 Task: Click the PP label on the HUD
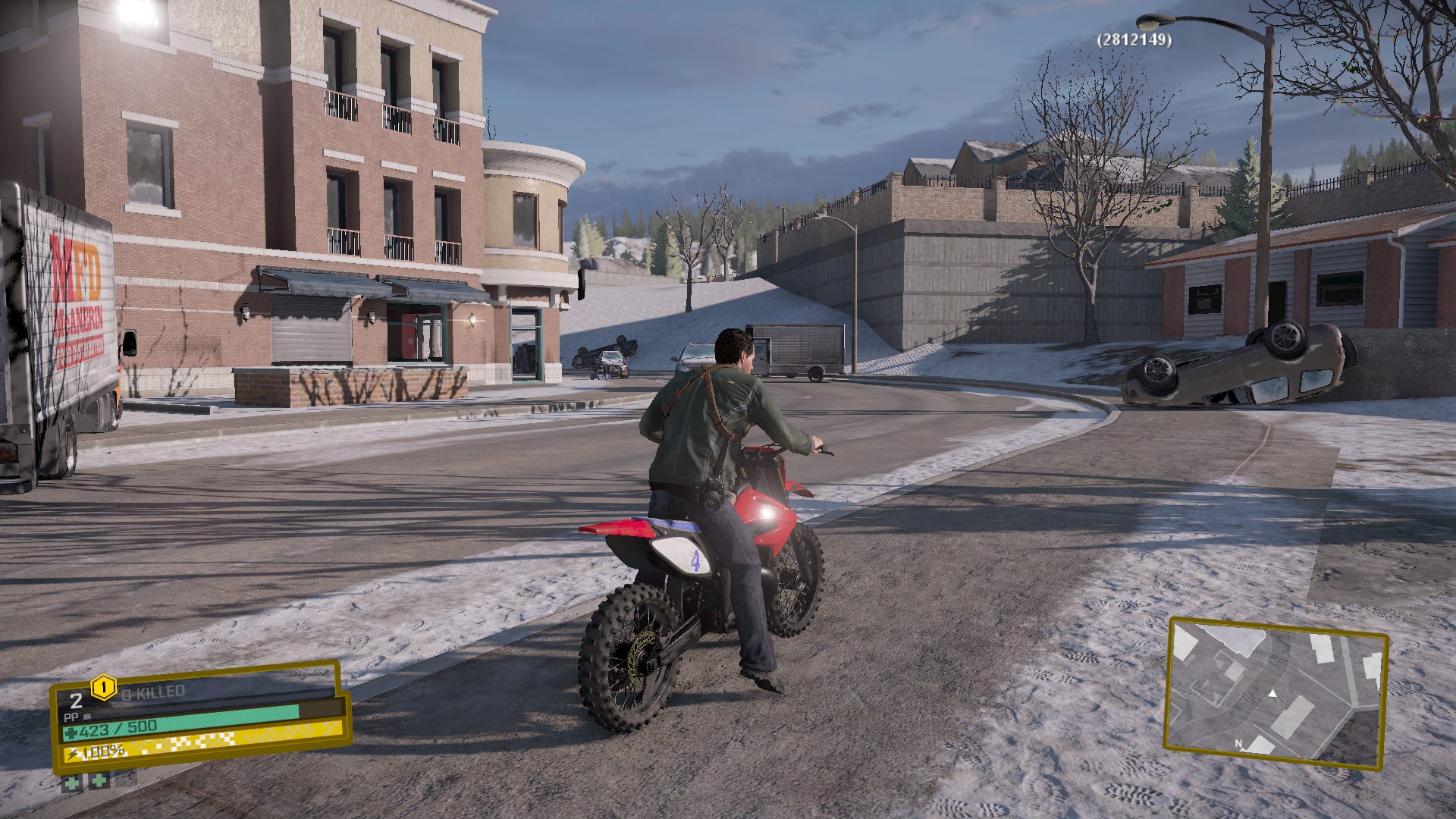71,717
